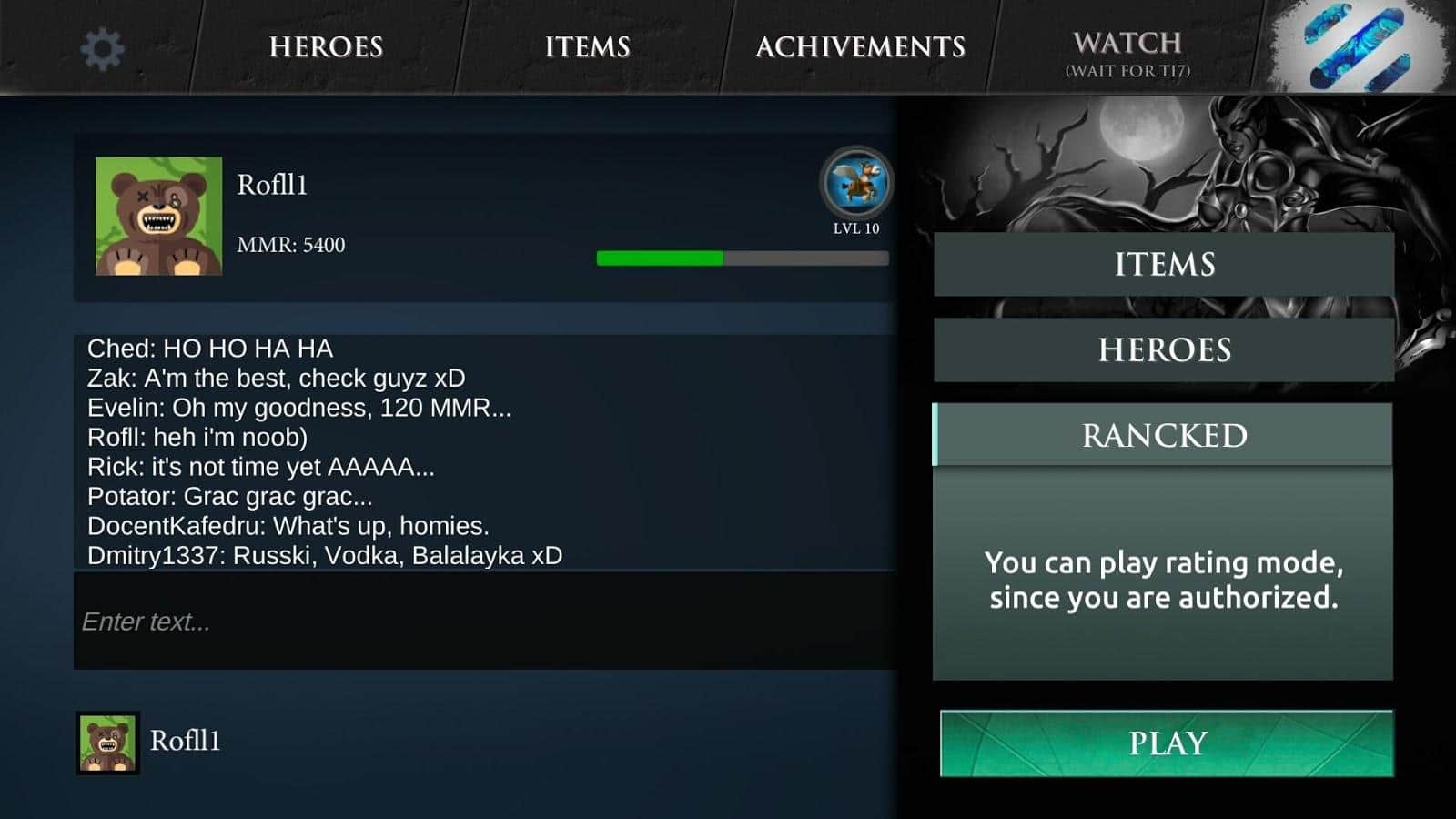Open the HEROES panel on the right sidebar
This screenshot has height=819, width=1456.
click(x=1162, y=349)
